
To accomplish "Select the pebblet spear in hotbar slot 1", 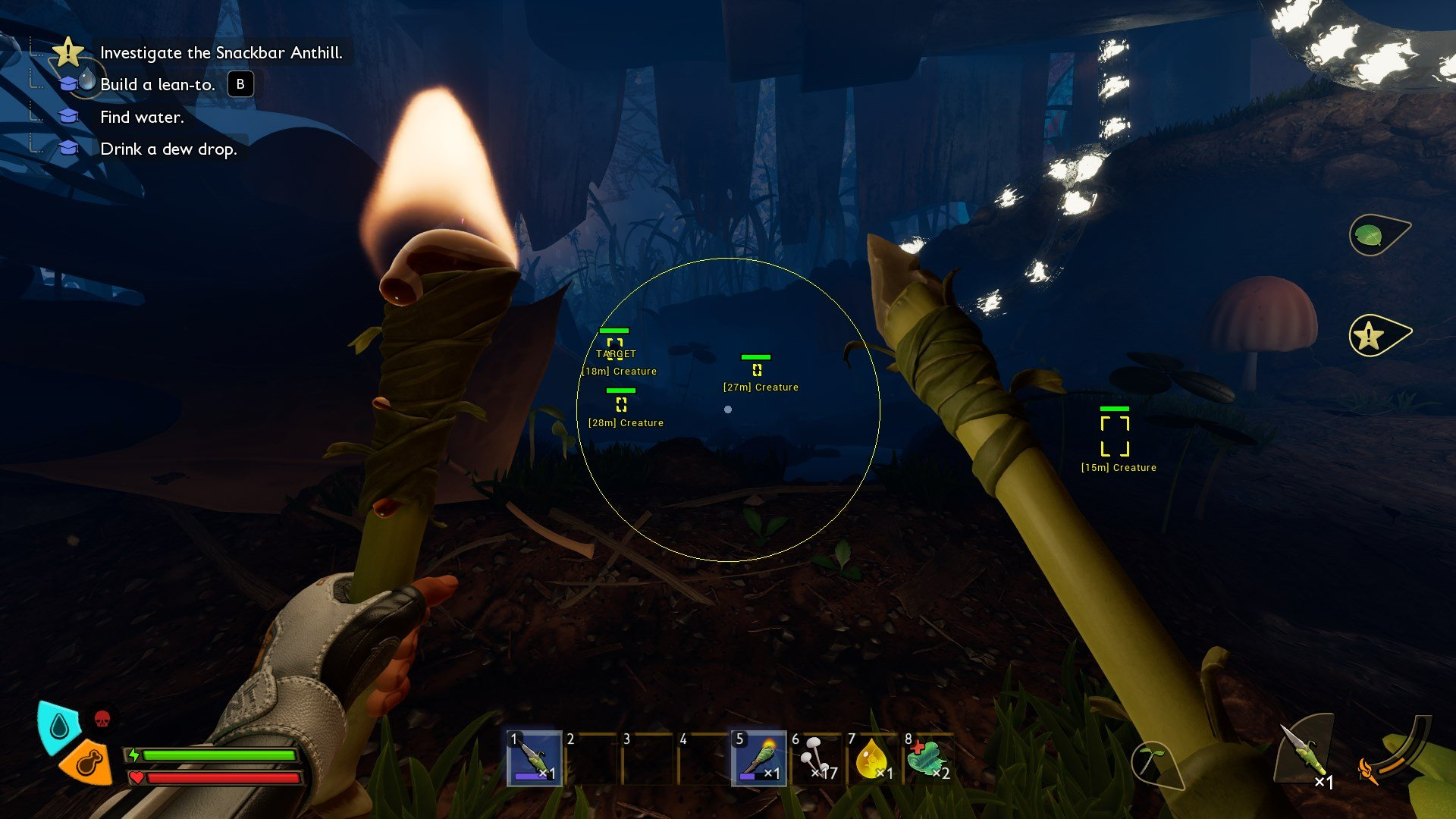I will click(535, 758).
